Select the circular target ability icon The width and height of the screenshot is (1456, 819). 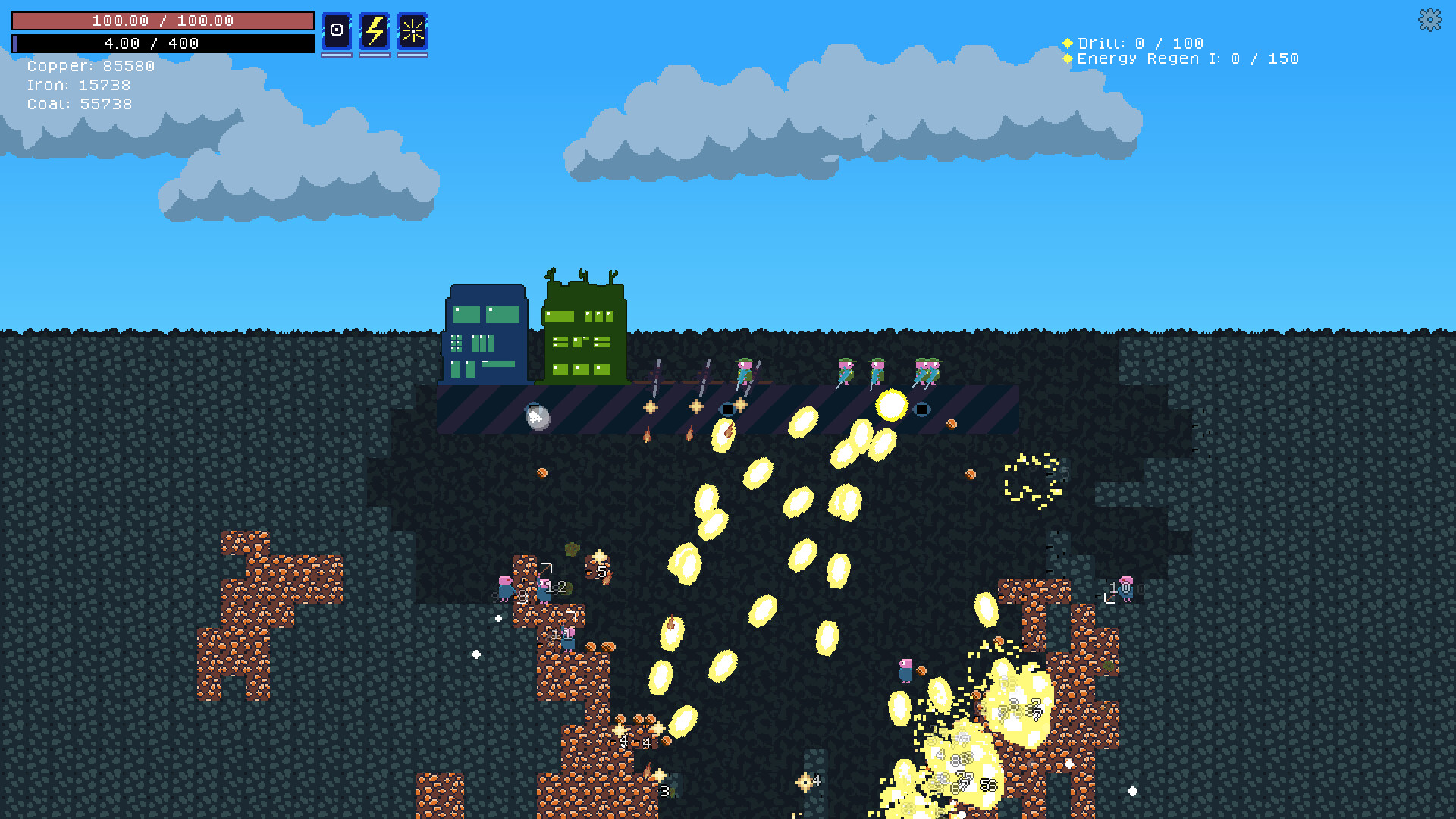337,30
